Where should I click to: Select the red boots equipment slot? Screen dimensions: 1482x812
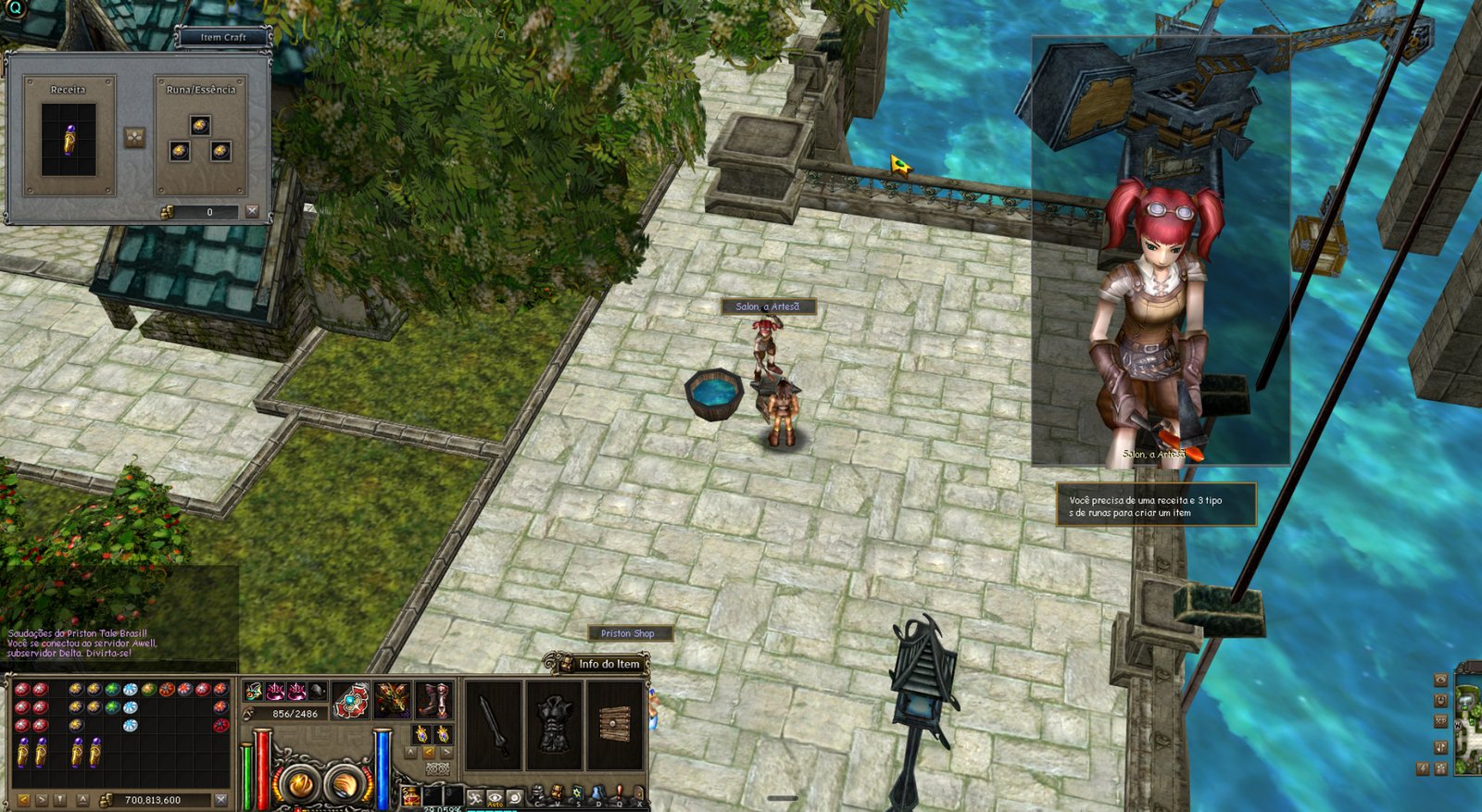tap(433, 700)
